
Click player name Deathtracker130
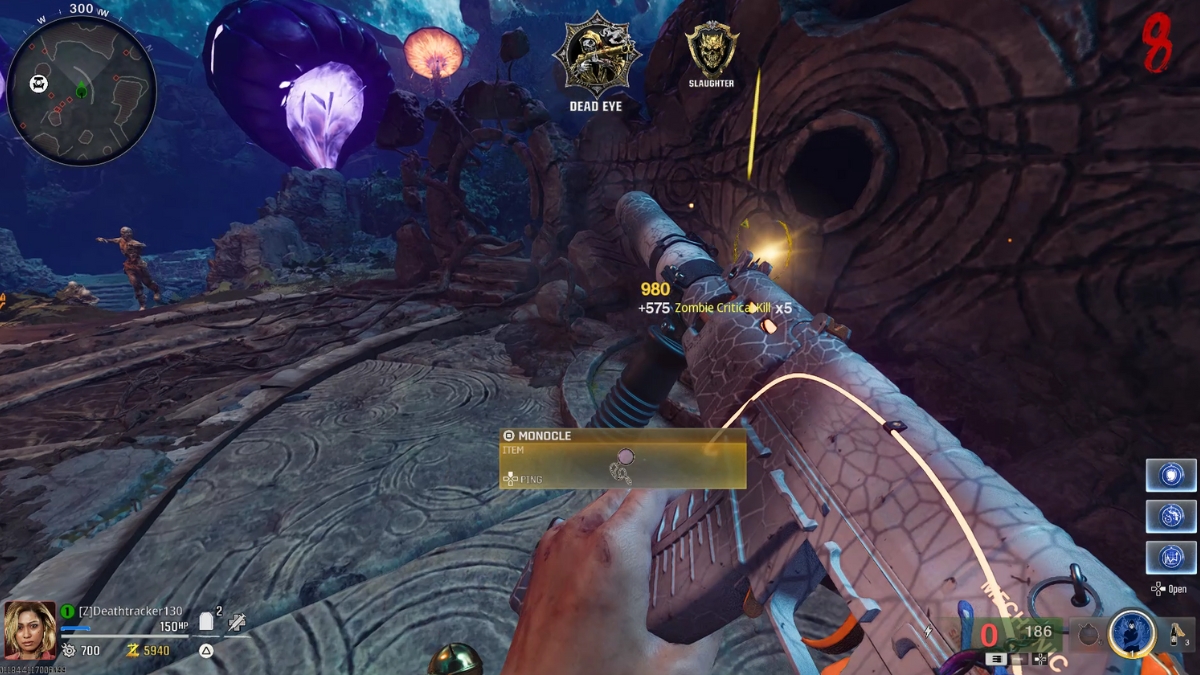pyautogui.click(x=130, y=611)
